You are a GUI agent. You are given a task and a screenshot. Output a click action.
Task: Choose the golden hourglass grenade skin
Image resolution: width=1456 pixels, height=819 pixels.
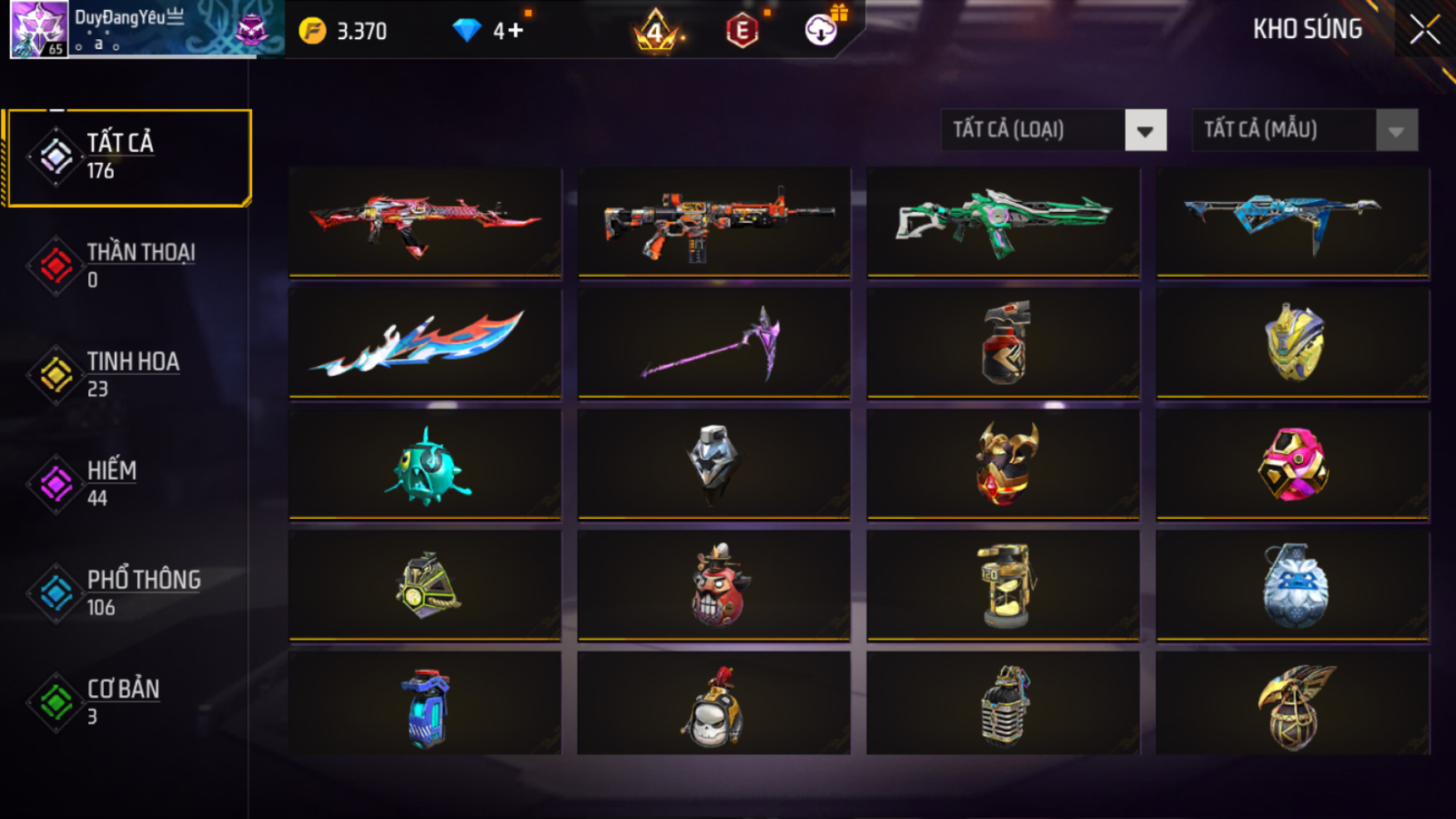pos(1003,585)
